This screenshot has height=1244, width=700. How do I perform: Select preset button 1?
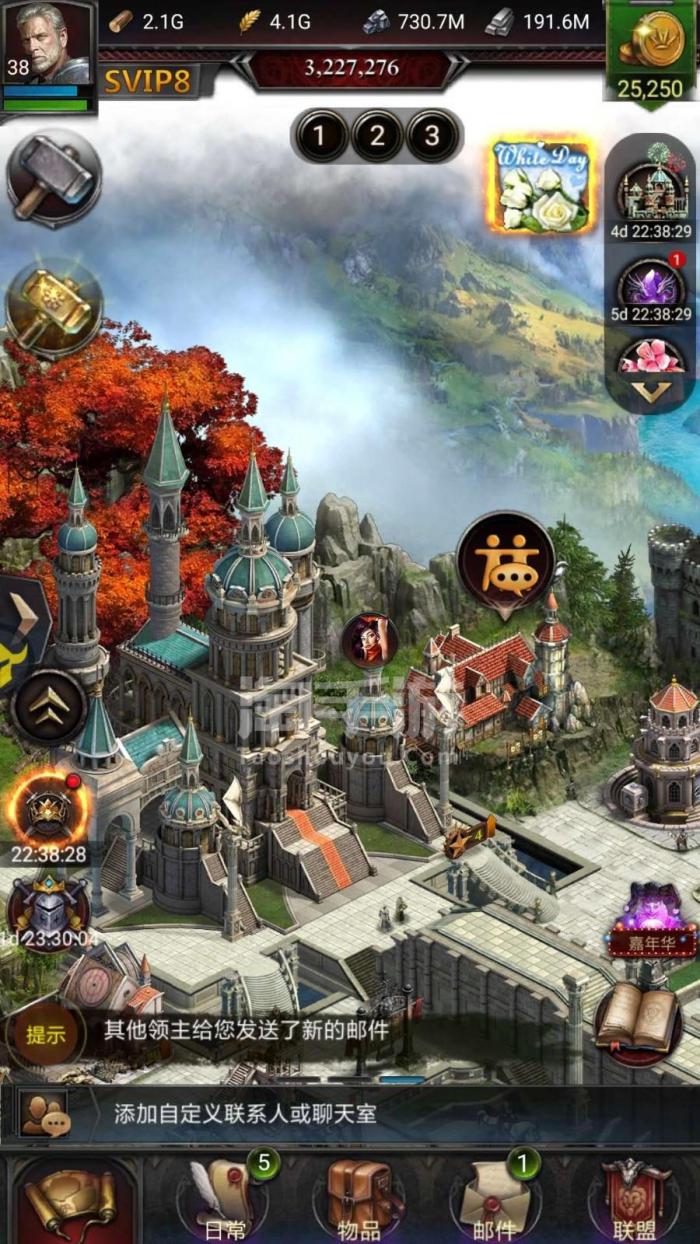(319, 136)
